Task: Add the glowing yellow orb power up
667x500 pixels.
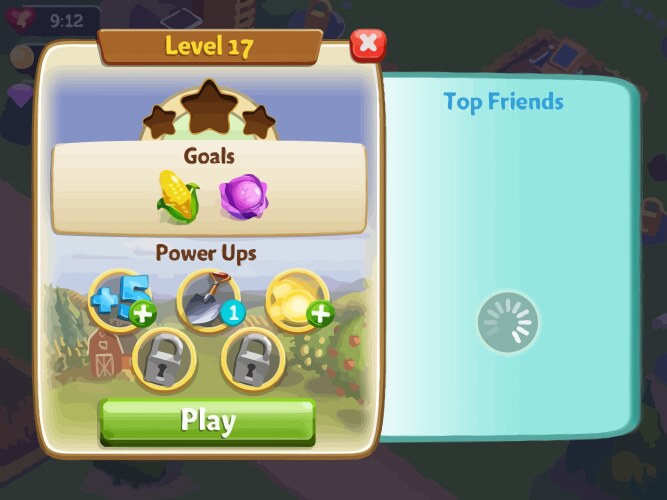Action: click(297, 299)
